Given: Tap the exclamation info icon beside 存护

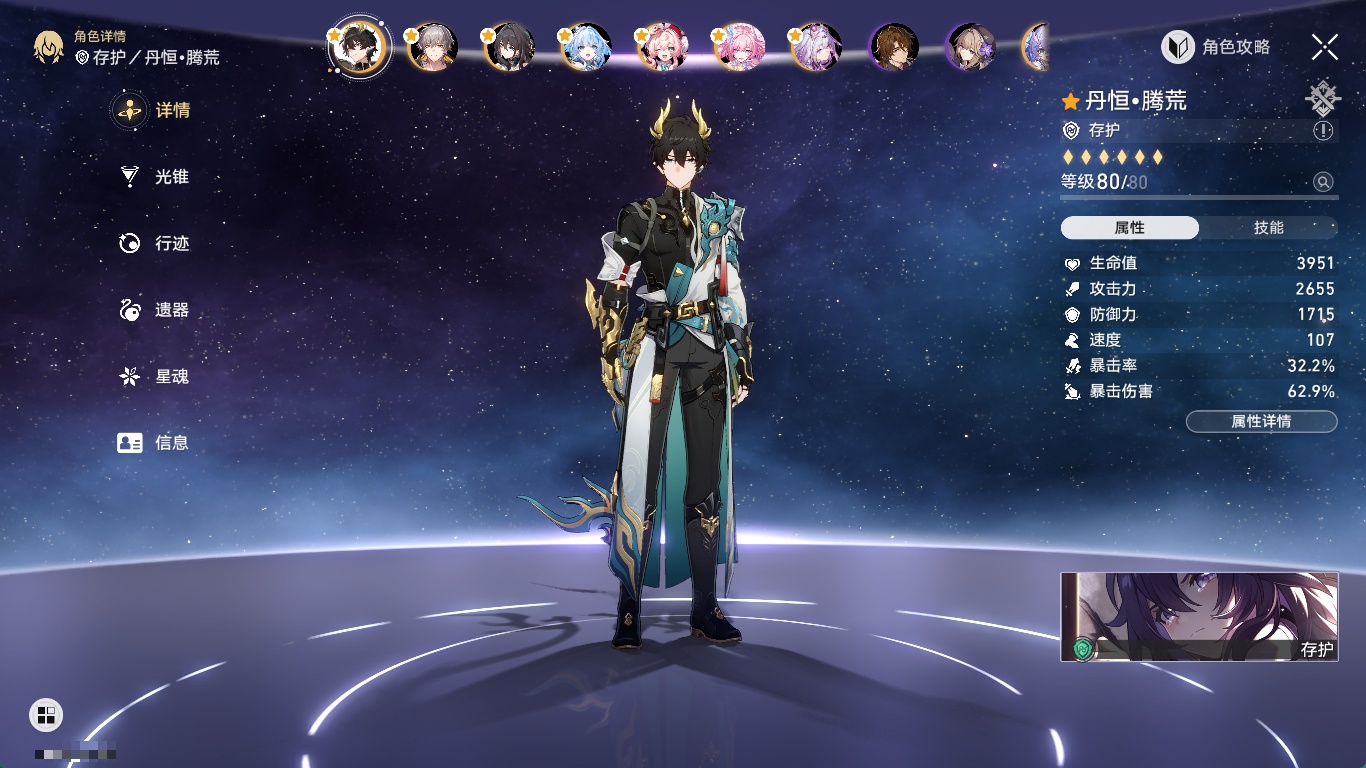Looking at the screenshot, I should tap(1323, 131).
